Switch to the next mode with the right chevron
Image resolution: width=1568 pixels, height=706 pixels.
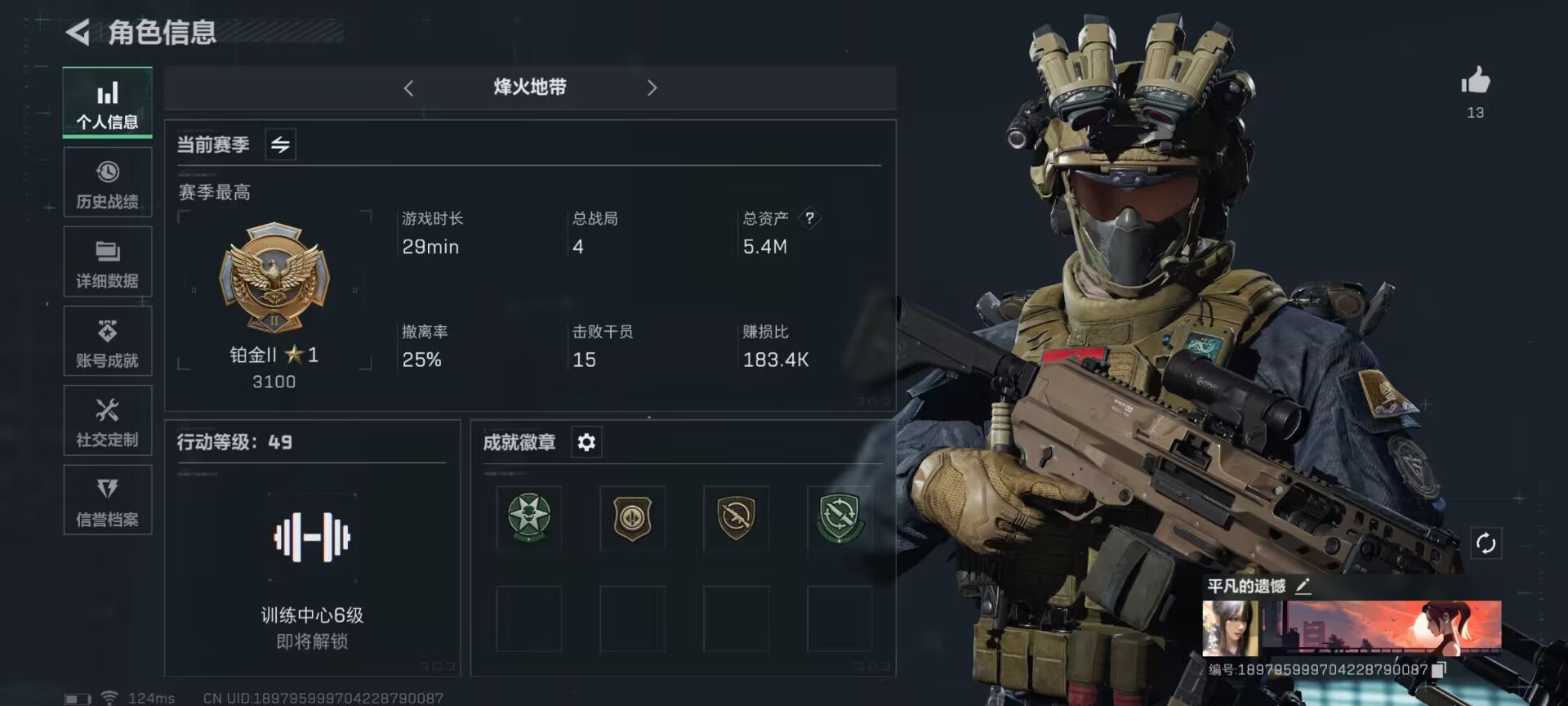tap(652, 87)
